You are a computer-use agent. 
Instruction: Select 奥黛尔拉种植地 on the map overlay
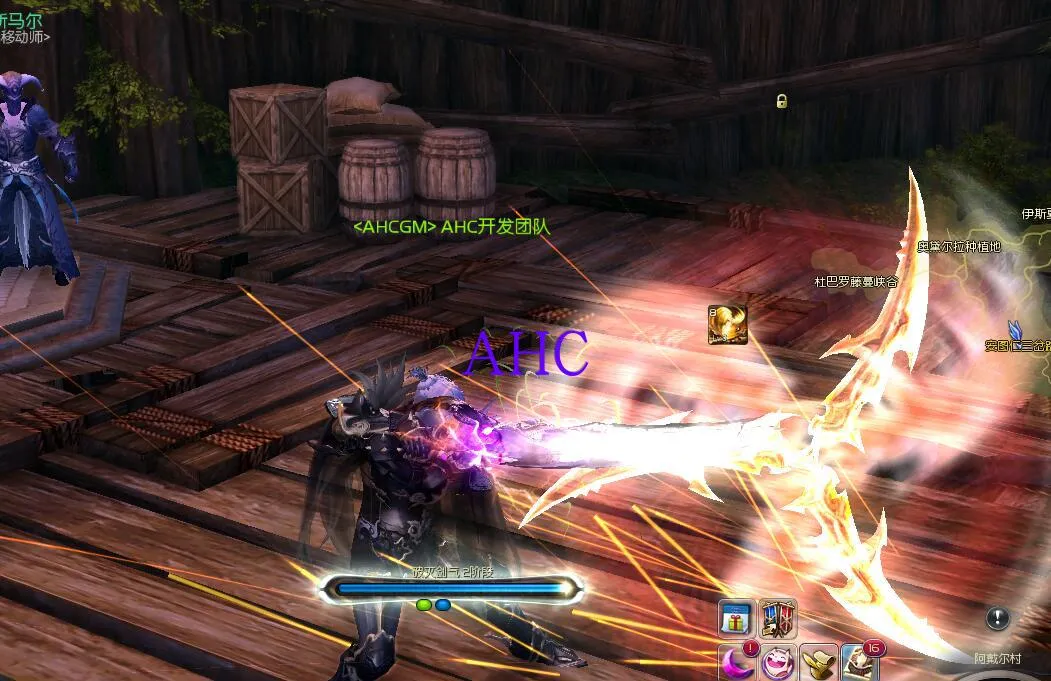958,246
